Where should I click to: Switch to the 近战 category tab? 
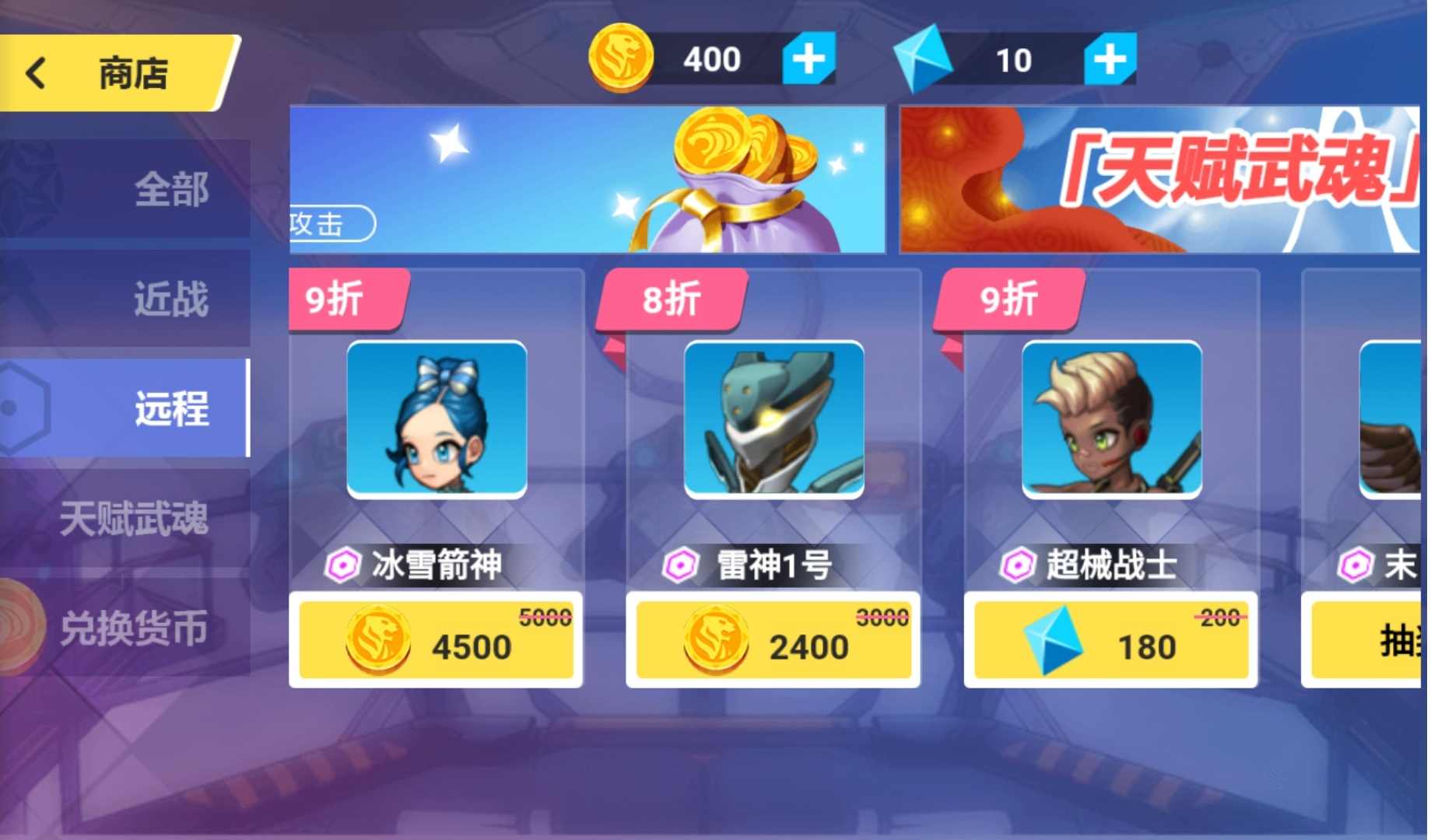[x=173, y=298]
